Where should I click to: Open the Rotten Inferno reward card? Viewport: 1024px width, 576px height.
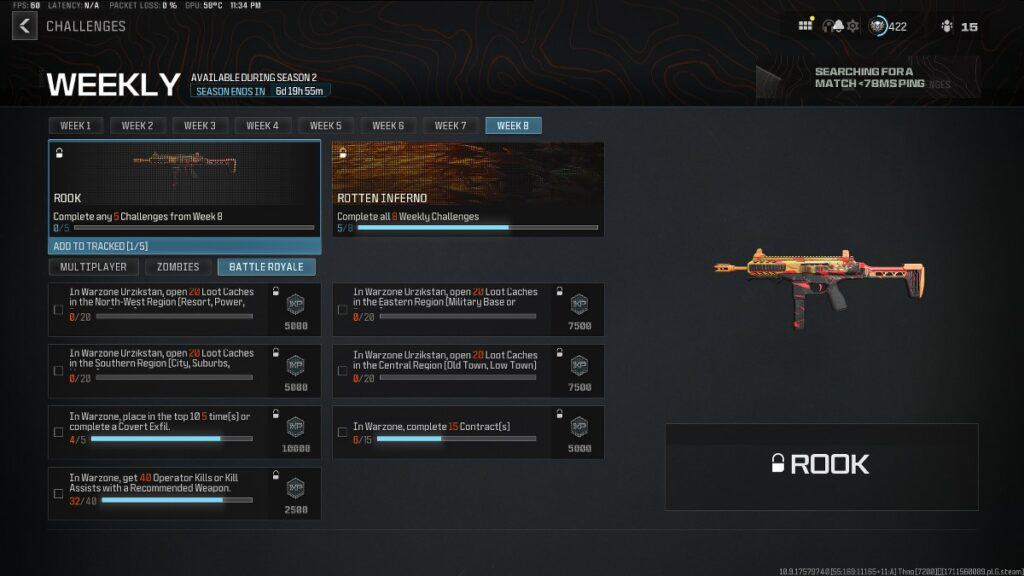pyautogui.click(x=468, y=188)
